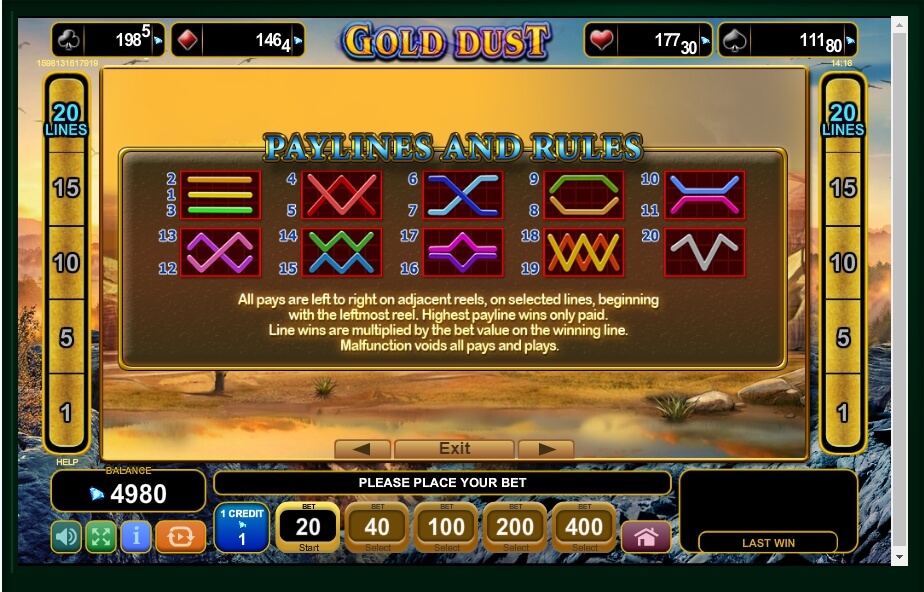Screen dimensions: 924x592
Task: Choose 10 lines on the left selector
Action: [66, 263]
